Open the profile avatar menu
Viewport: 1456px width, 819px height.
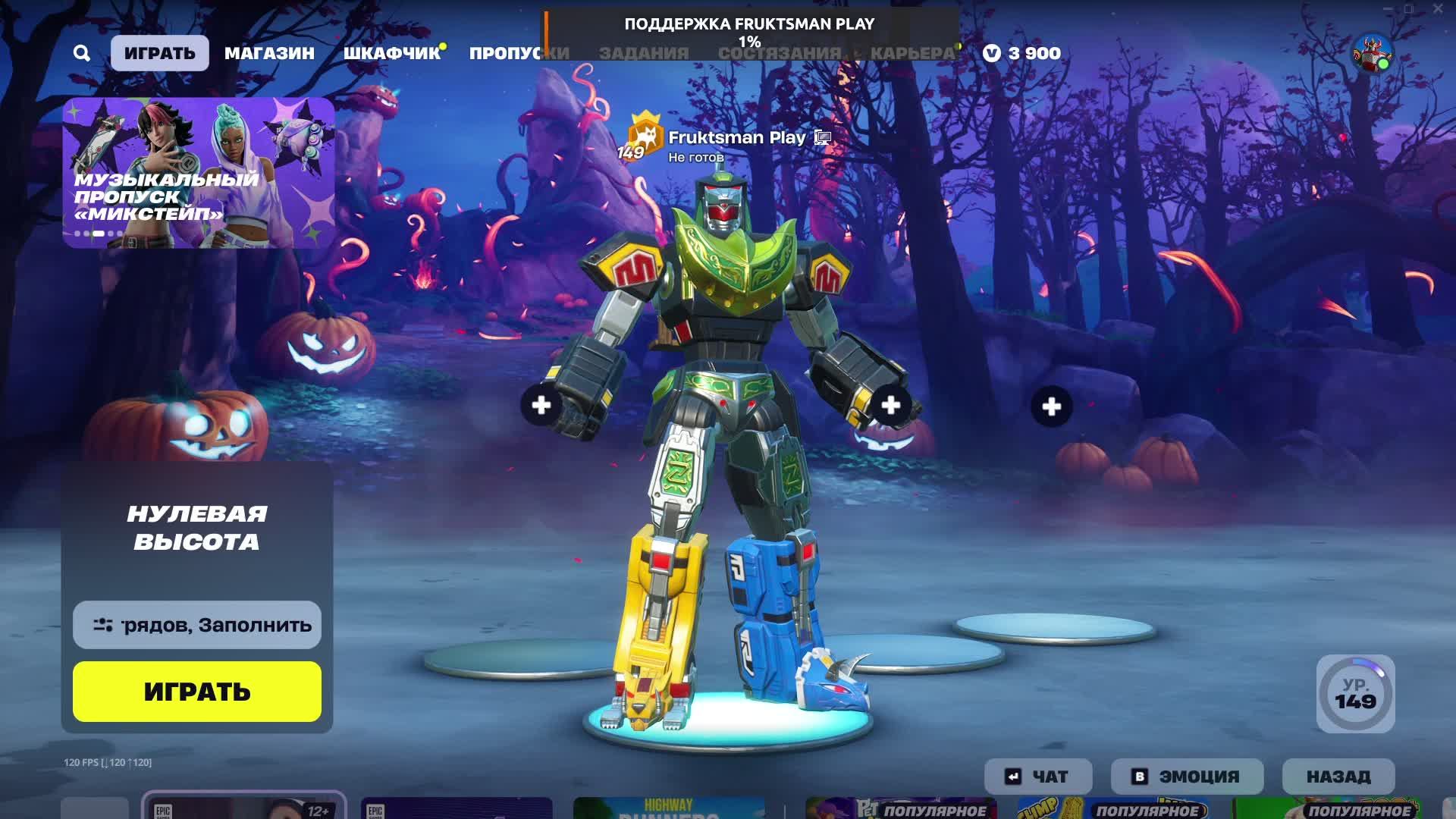point(1373,53)
